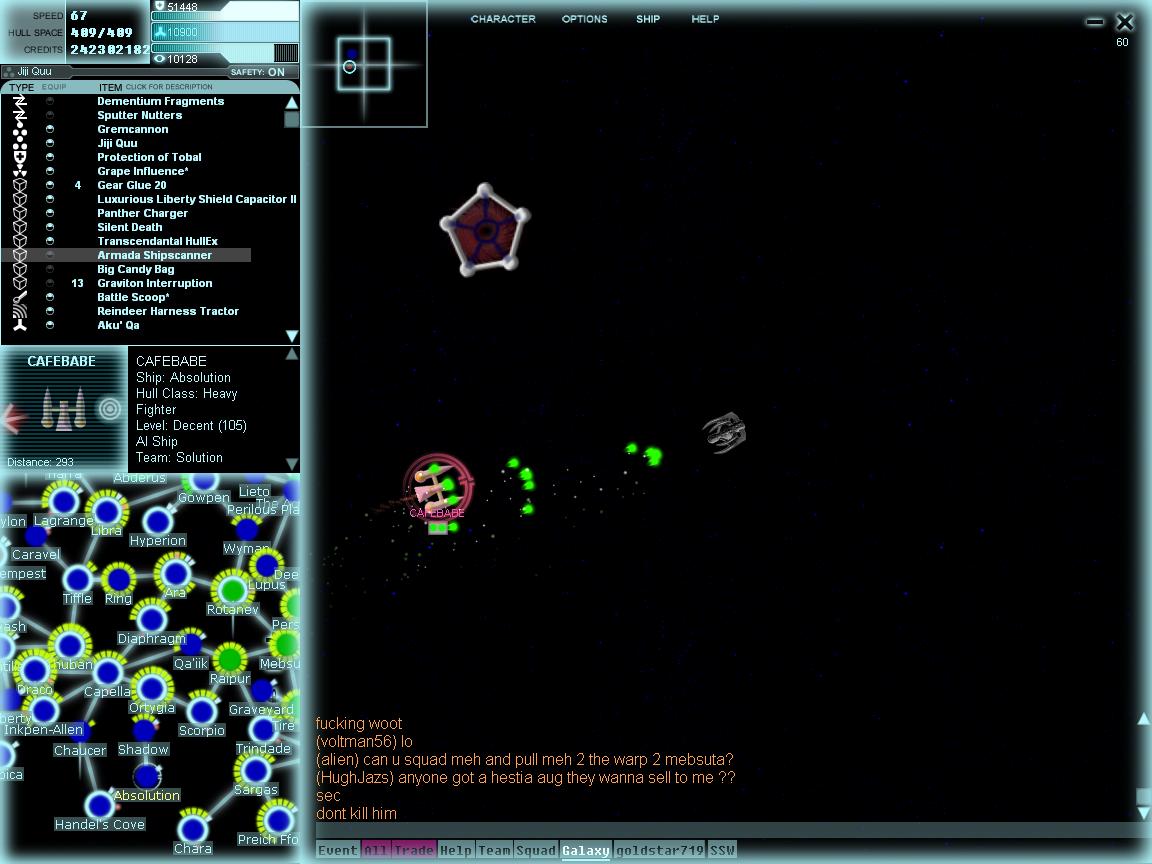Open the Squad chat tab
Screen dimensions: 1152x864
(x=535, y=851)
